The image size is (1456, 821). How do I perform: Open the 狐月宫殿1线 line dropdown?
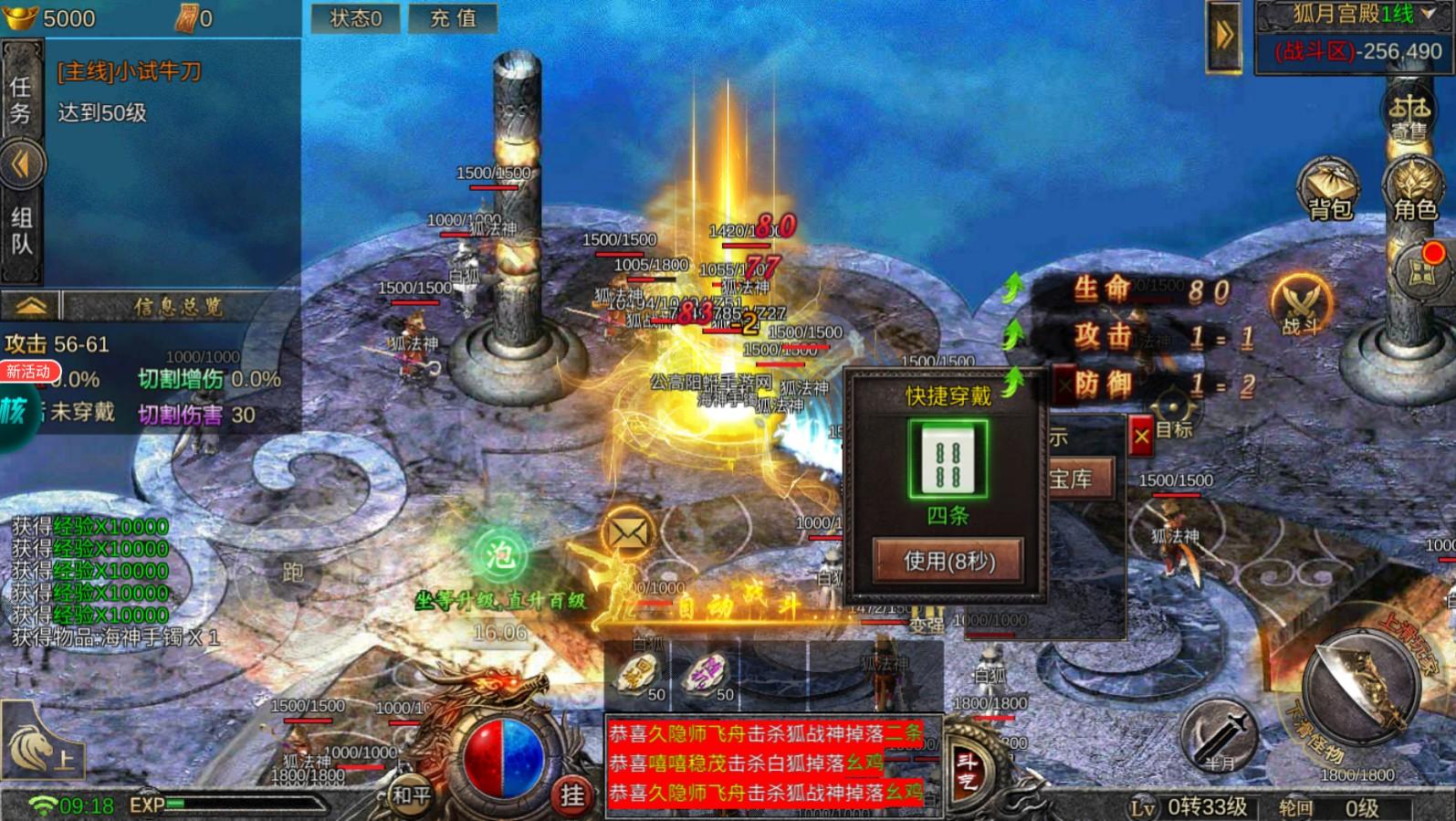(x=1356, y=15)
